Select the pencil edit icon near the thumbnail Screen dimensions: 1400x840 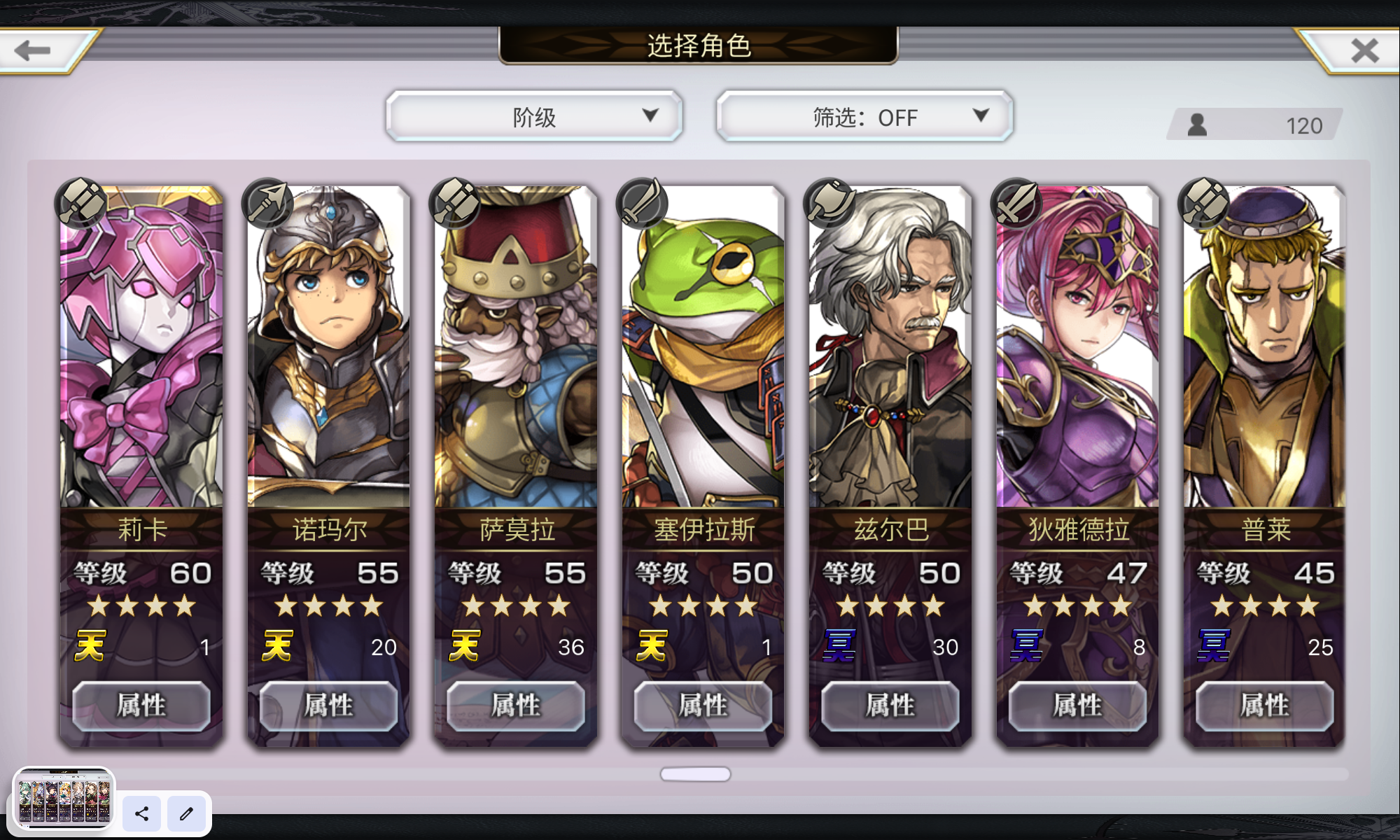(185, 814)
